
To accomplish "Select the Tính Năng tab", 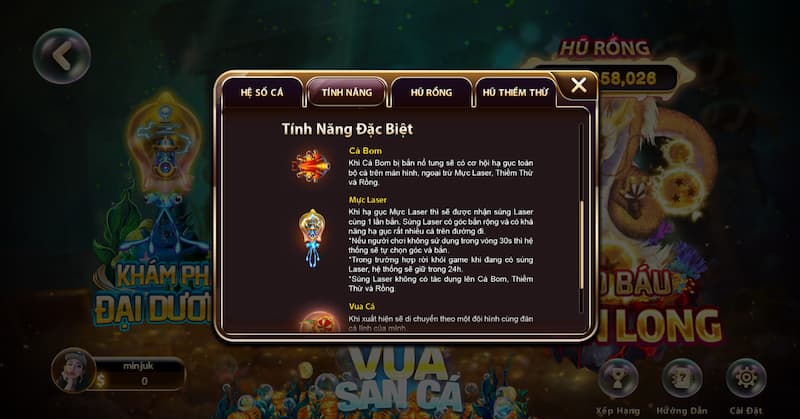I will point(346,92).
